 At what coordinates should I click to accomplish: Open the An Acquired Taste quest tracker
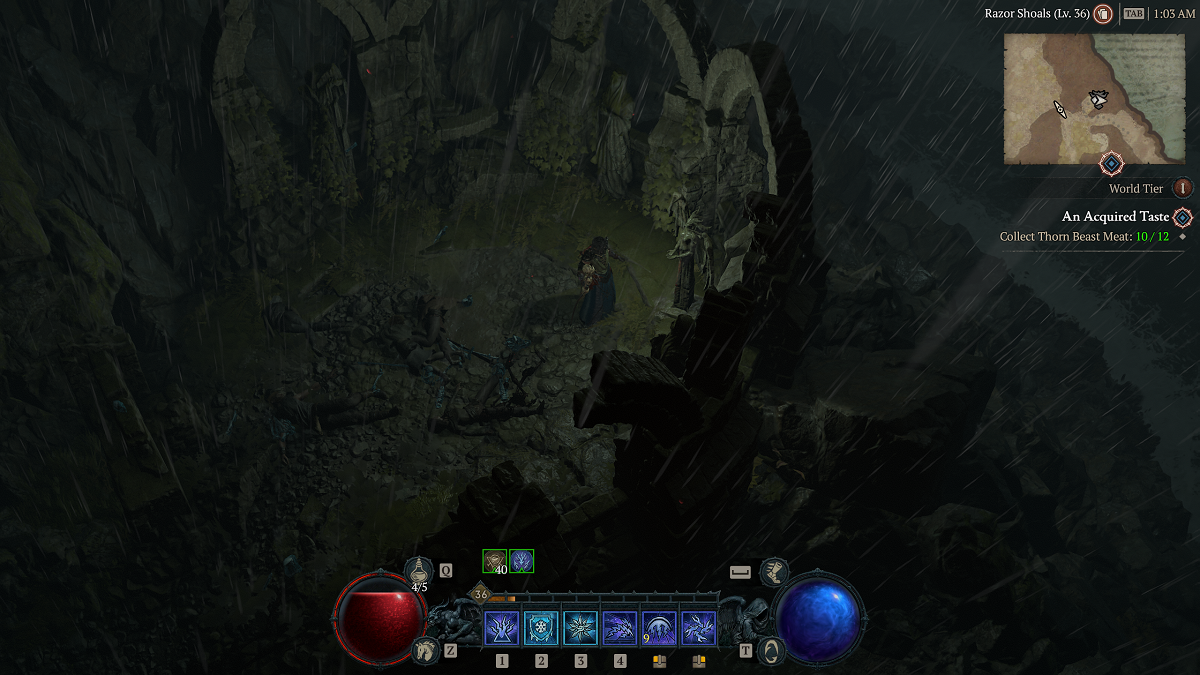(1114, 217)
